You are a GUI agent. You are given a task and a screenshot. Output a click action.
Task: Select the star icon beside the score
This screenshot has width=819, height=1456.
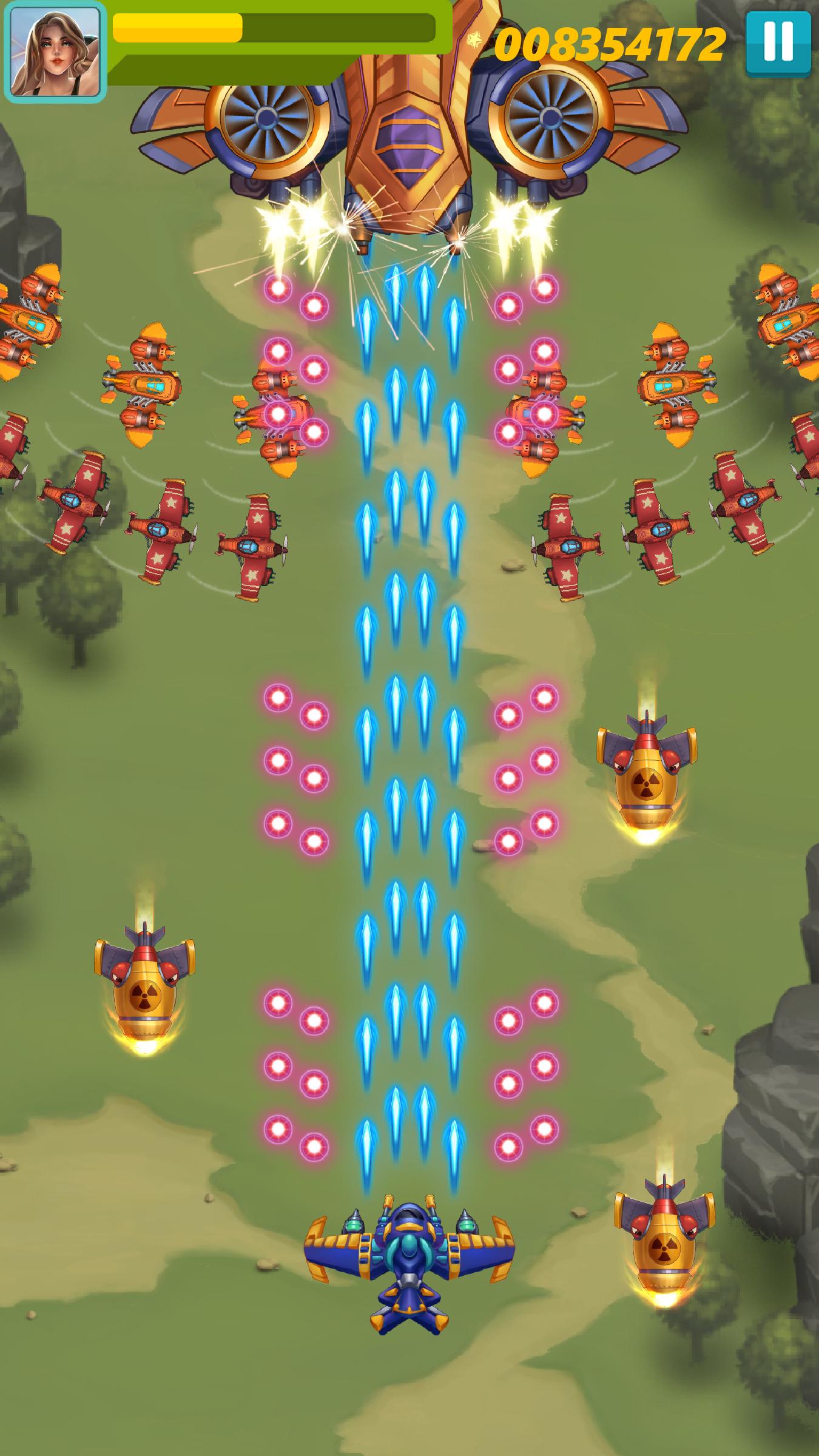coord(474,38)
